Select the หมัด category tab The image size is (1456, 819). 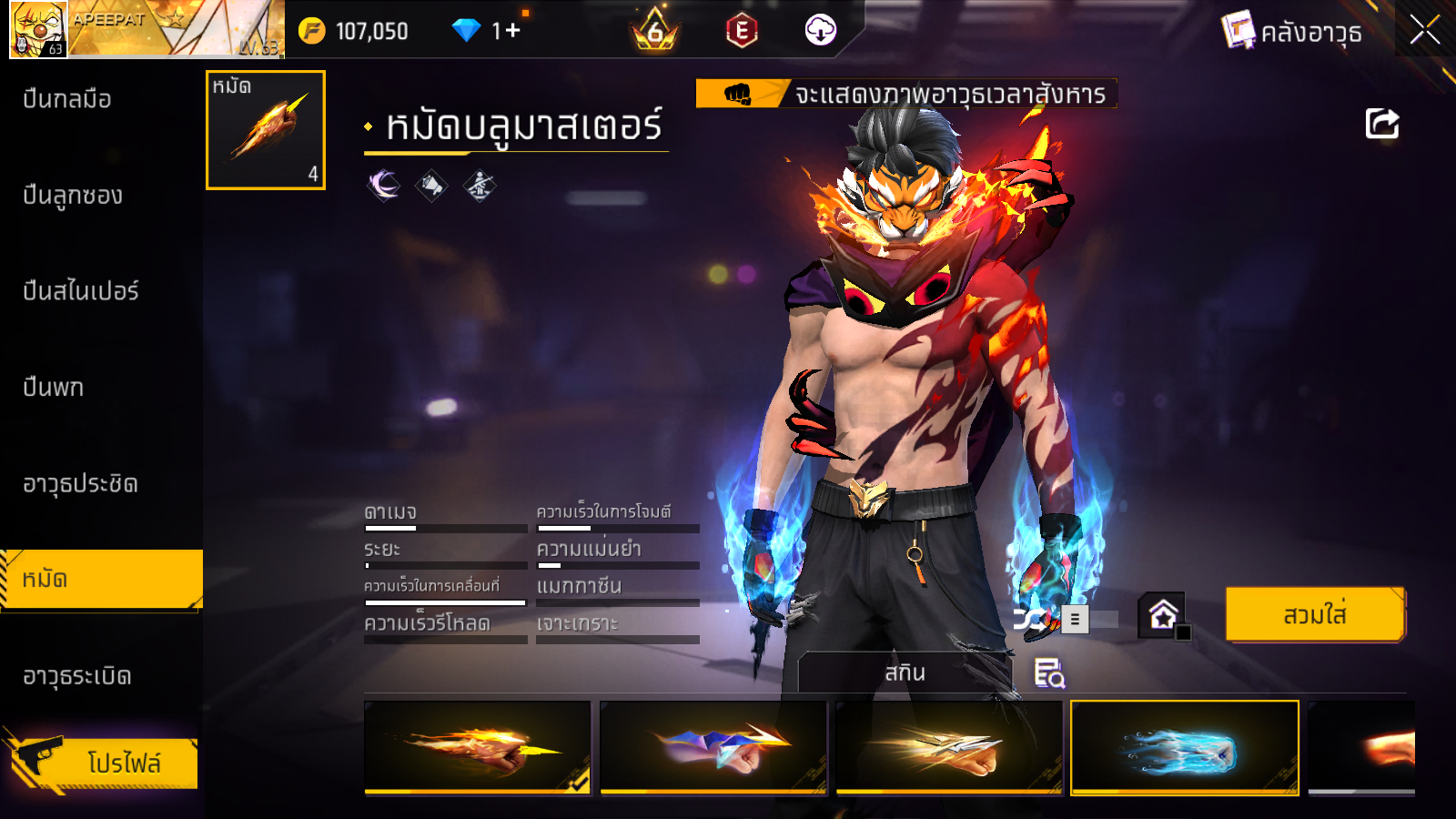(100, 580)
